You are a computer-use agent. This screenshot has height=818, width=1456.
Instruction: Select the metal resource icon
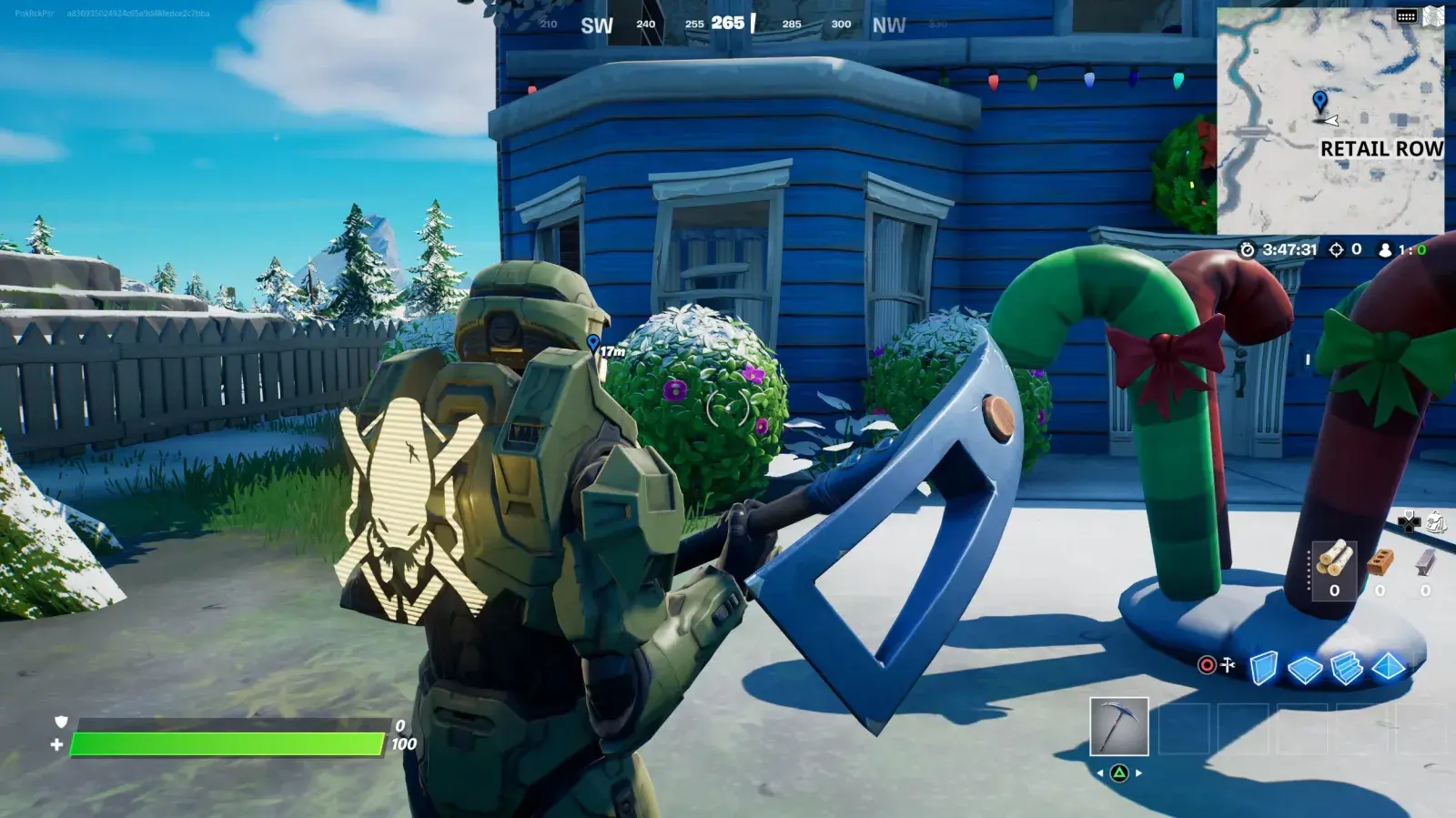1425,562
